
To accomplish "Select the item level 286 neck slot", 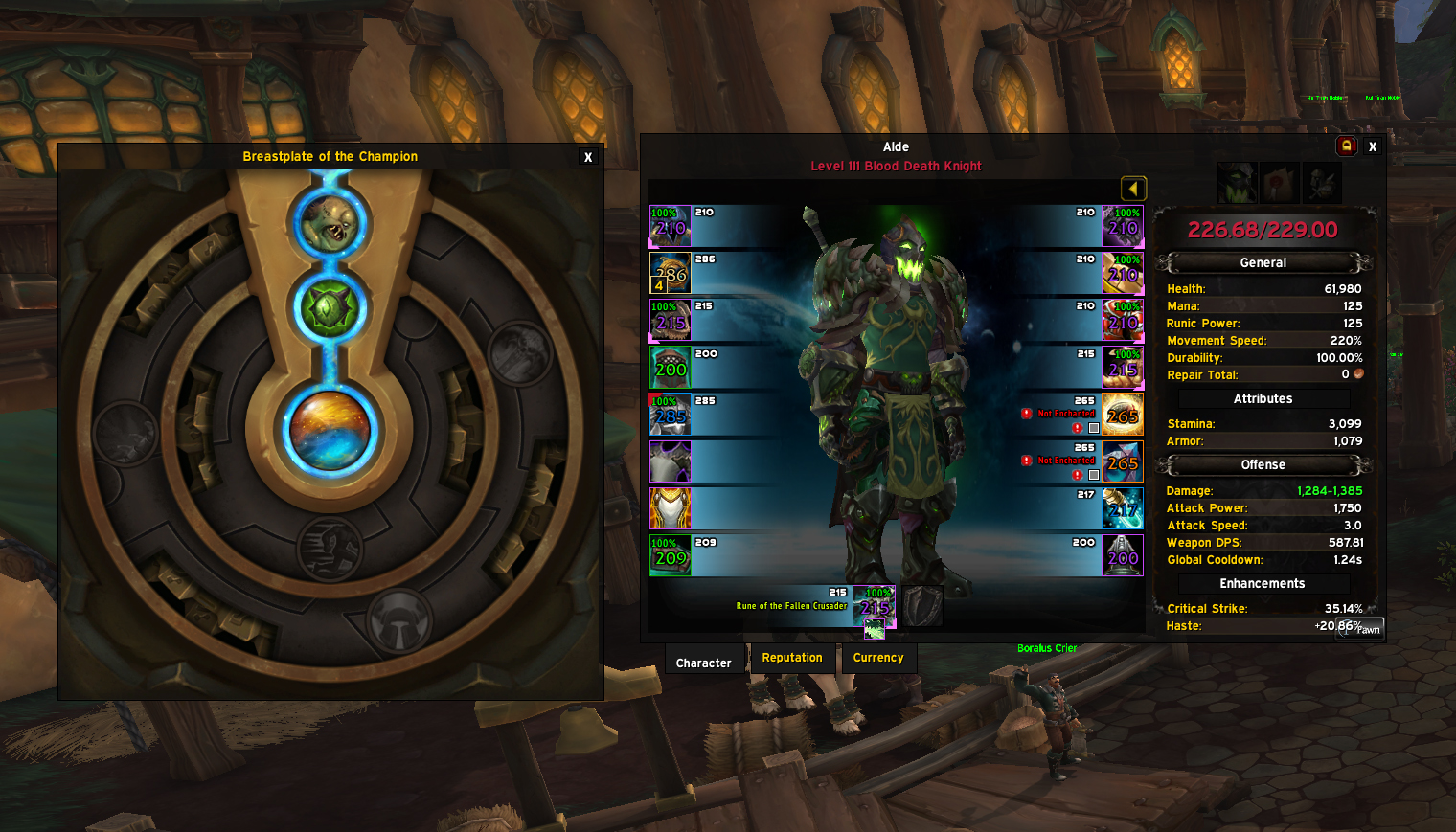I will coord(671,274).
